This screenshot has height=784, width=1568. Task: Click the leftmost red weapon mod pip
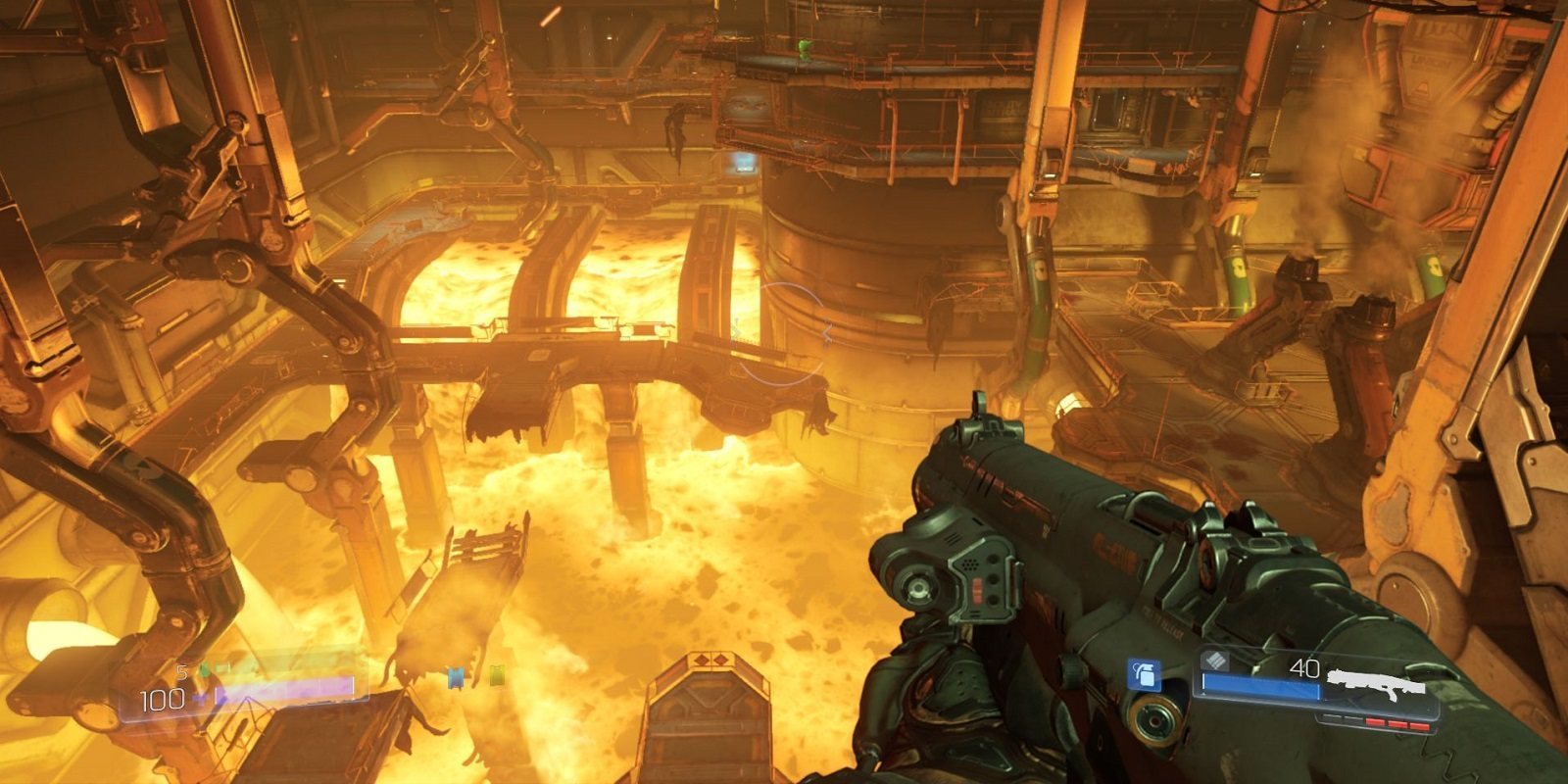tap(1377, 724)
